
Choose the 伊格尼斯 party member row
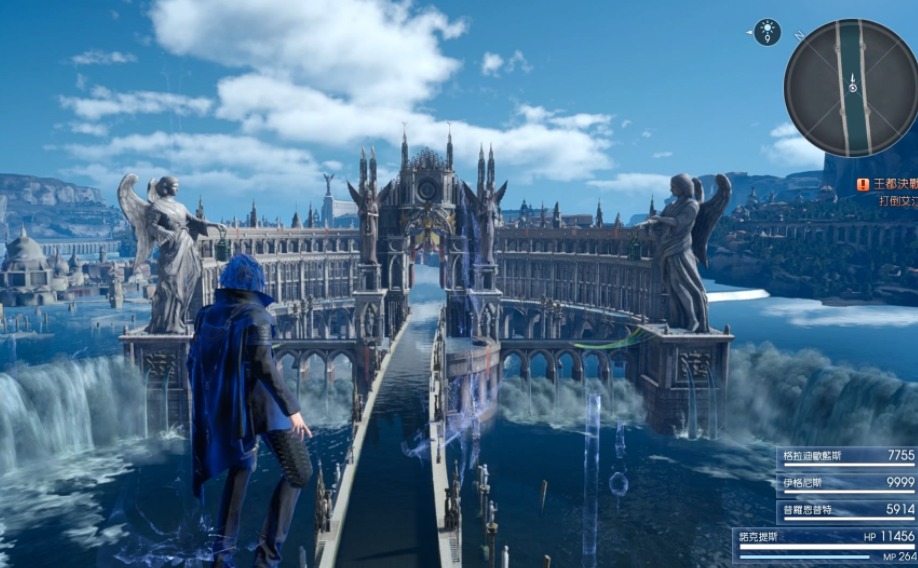tap(846, 482)
